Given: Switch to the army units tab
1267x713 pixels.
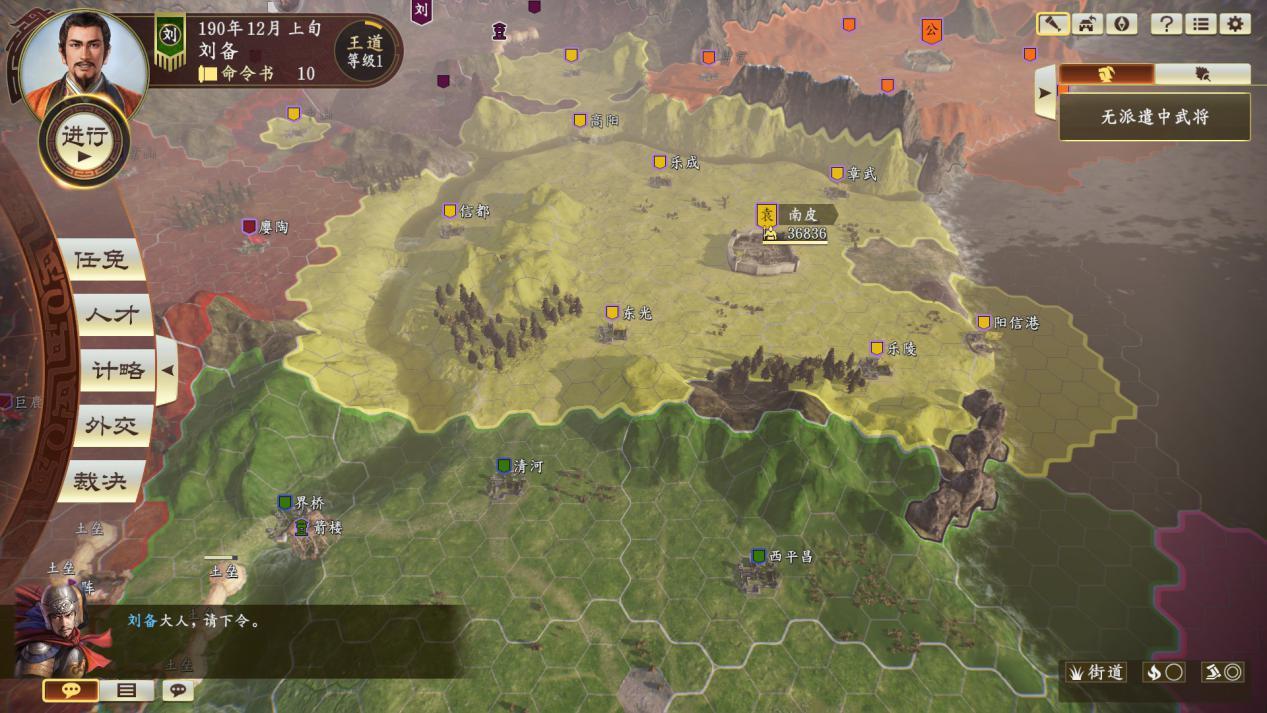Looking at the screenshot, I should [1203, 74].
